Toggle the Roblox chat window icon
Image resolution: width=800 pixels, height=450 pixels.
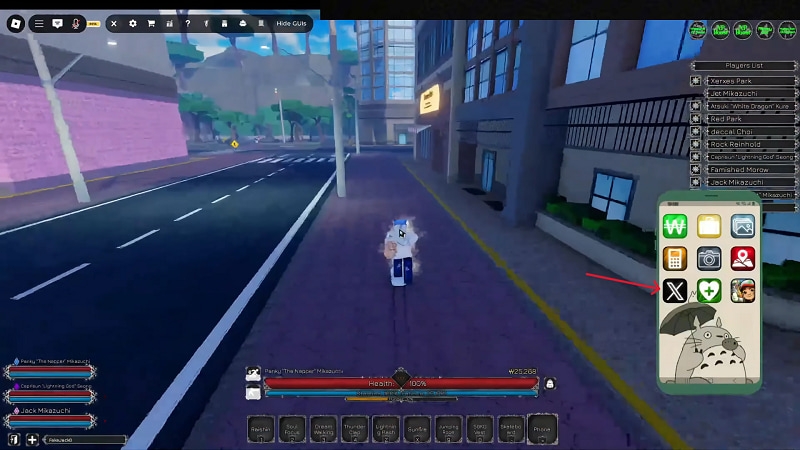pyautogui.click(x=57, y=23)
